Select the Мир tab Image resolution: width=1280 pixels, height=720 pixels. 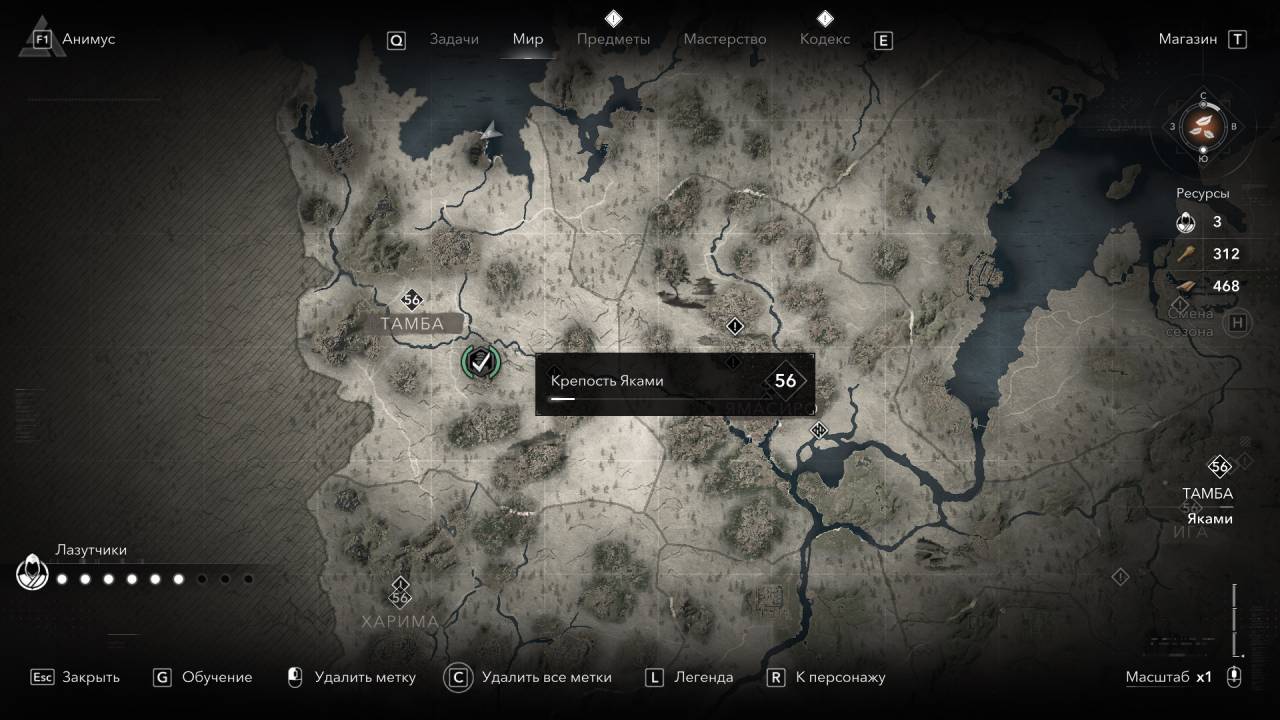coord(528,39)
